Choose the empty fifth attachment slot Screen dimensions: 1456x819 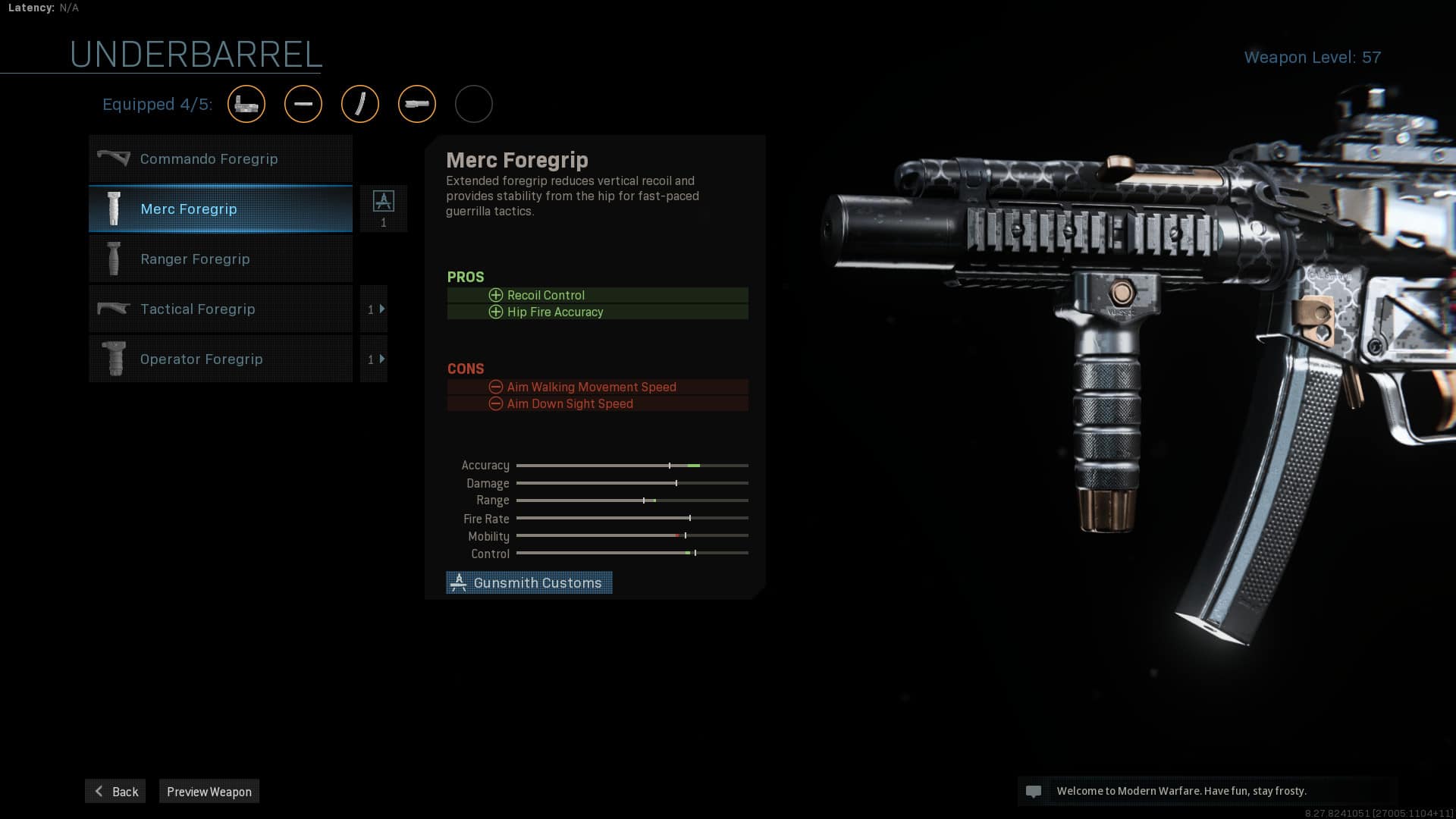[x=474, y=104]
